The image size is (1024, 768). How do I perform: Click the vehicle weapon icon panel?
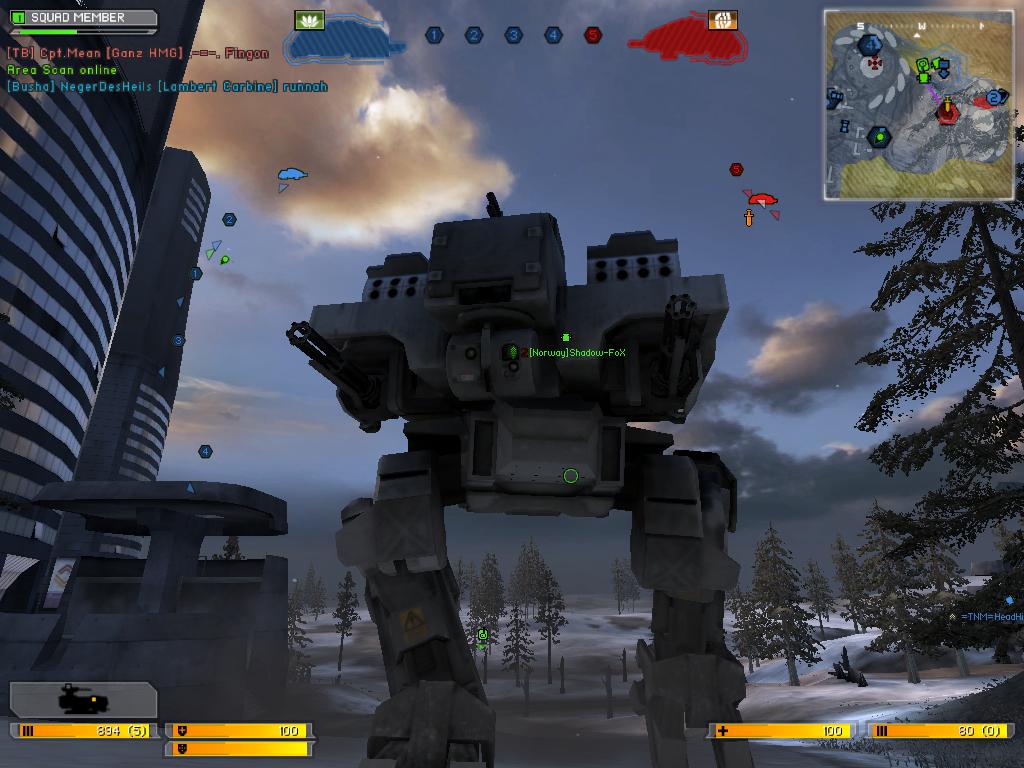pyautogui.click(x=83, y=700)
